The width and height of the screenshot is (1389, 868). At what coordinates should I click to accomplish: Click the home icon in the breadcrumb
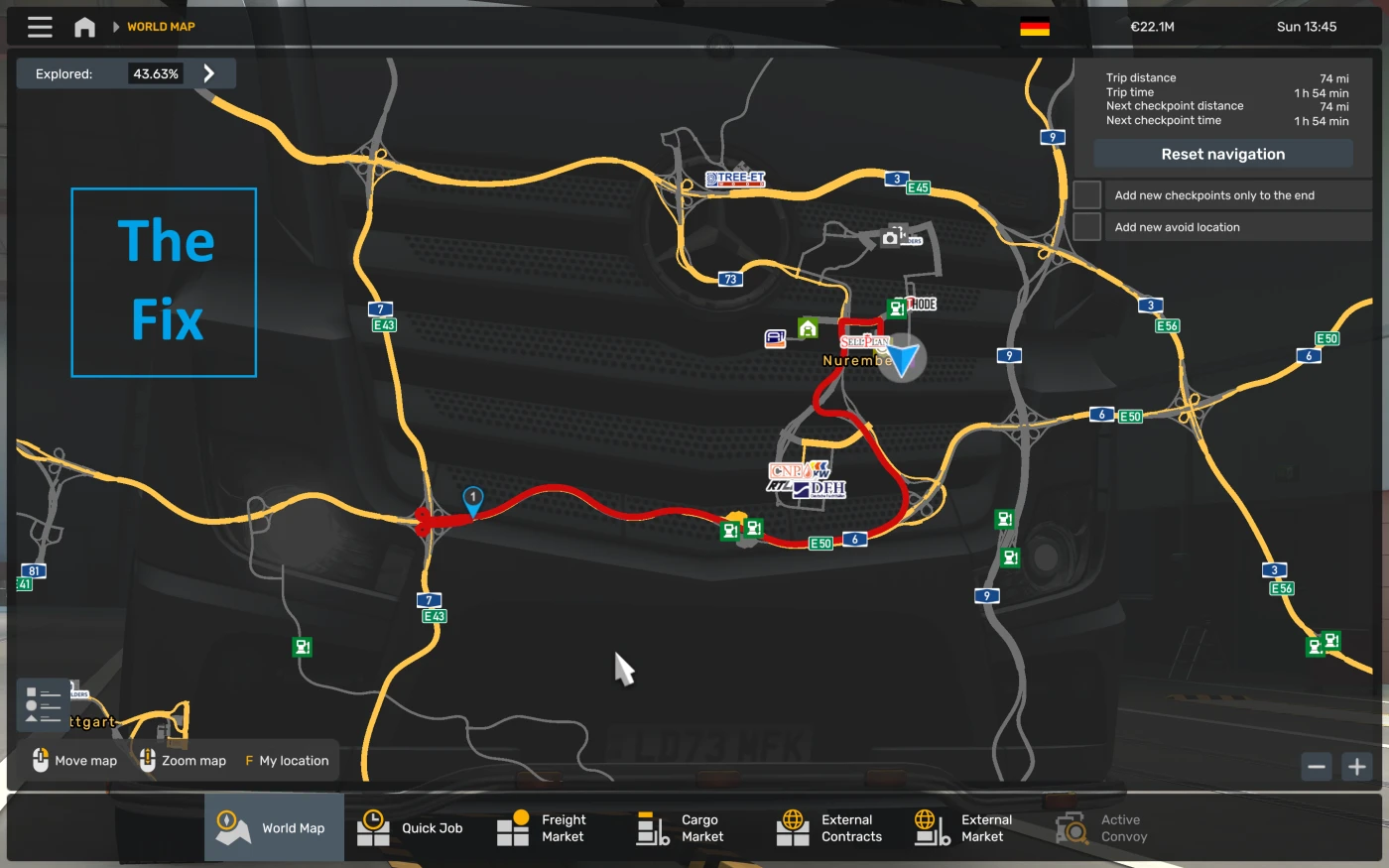click(x=85, y=26)
